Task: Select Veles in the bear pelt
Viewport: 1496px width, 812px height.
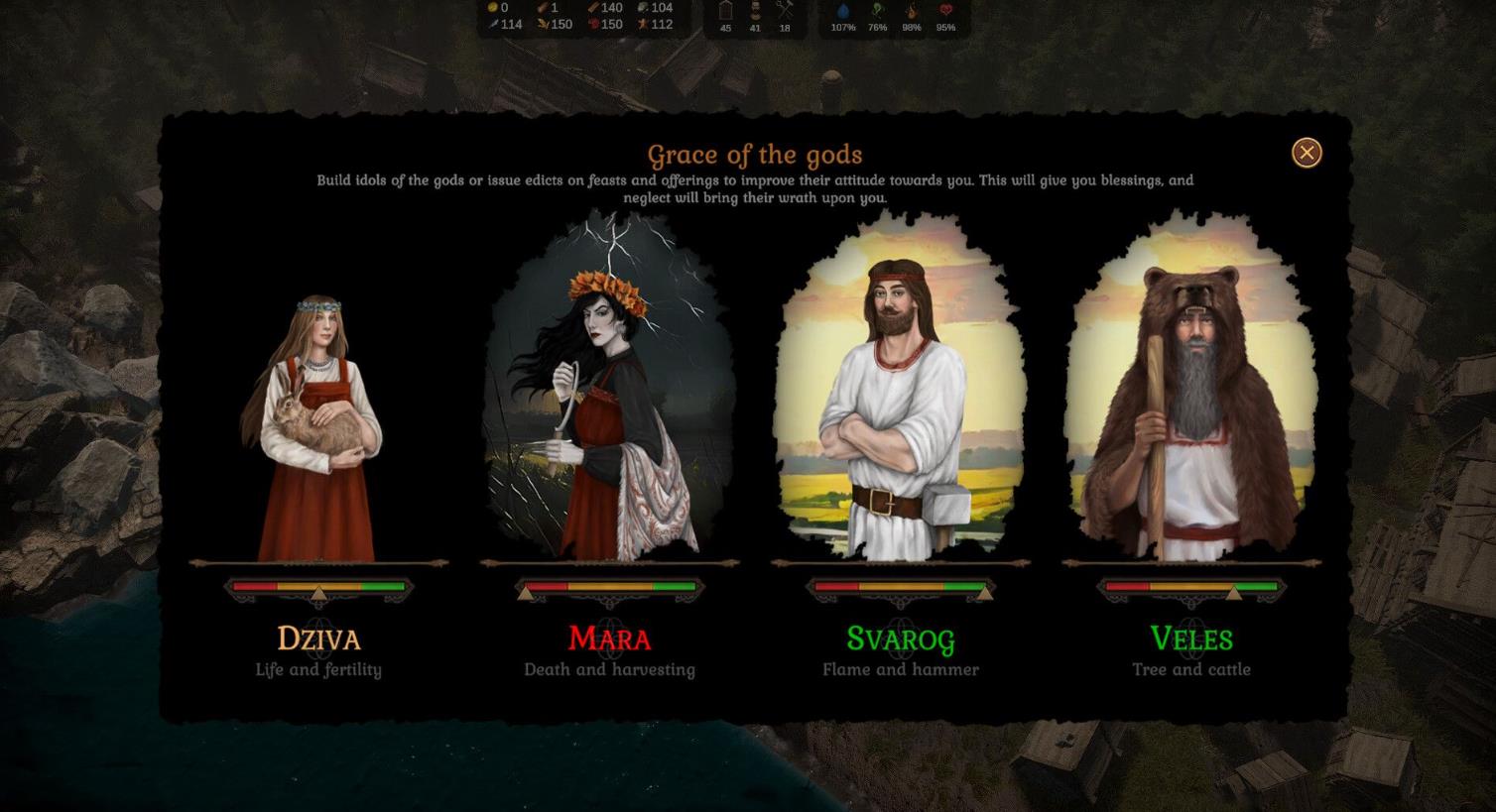Action: [x=1190, y=397]
